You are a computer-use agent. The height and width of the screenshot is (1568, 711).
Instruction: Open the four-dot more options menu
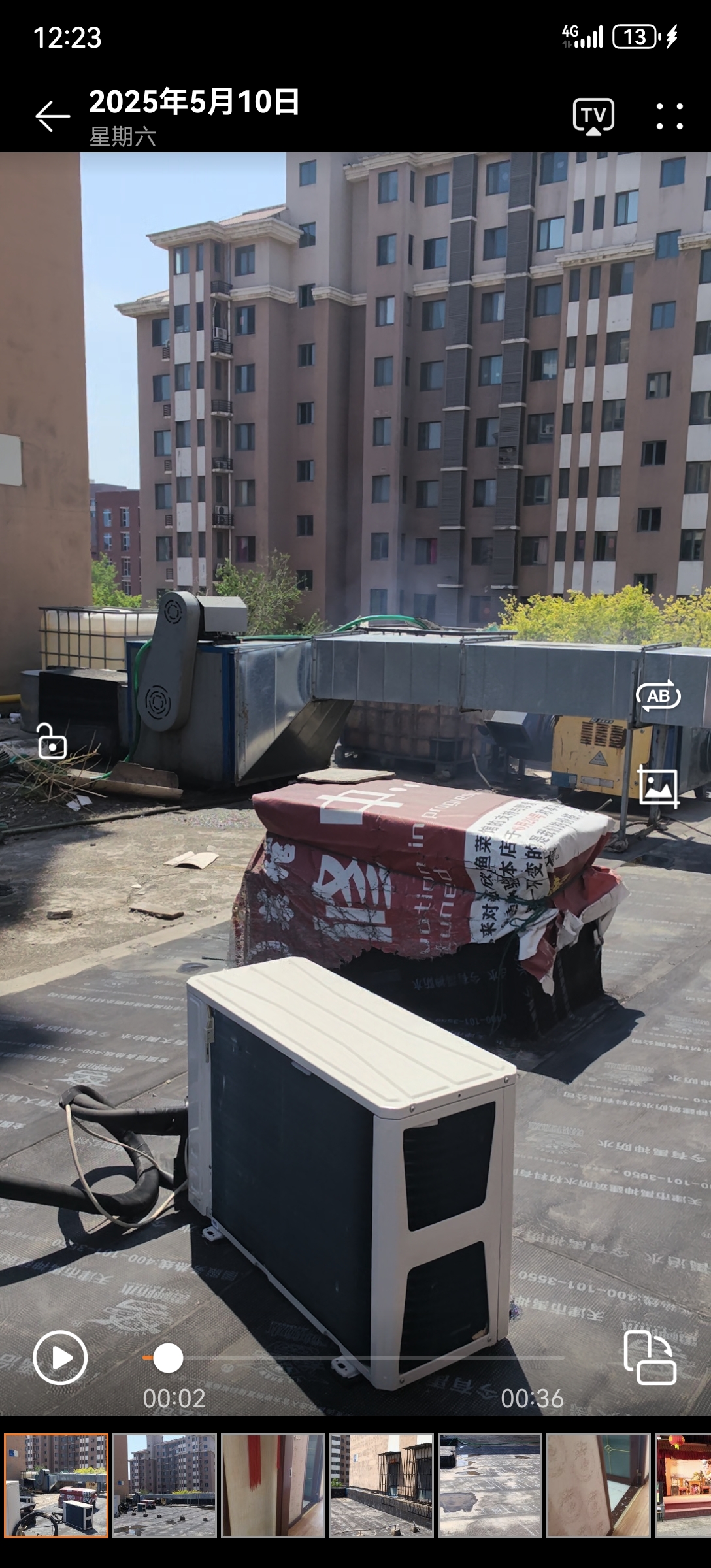tap(670, 116)
